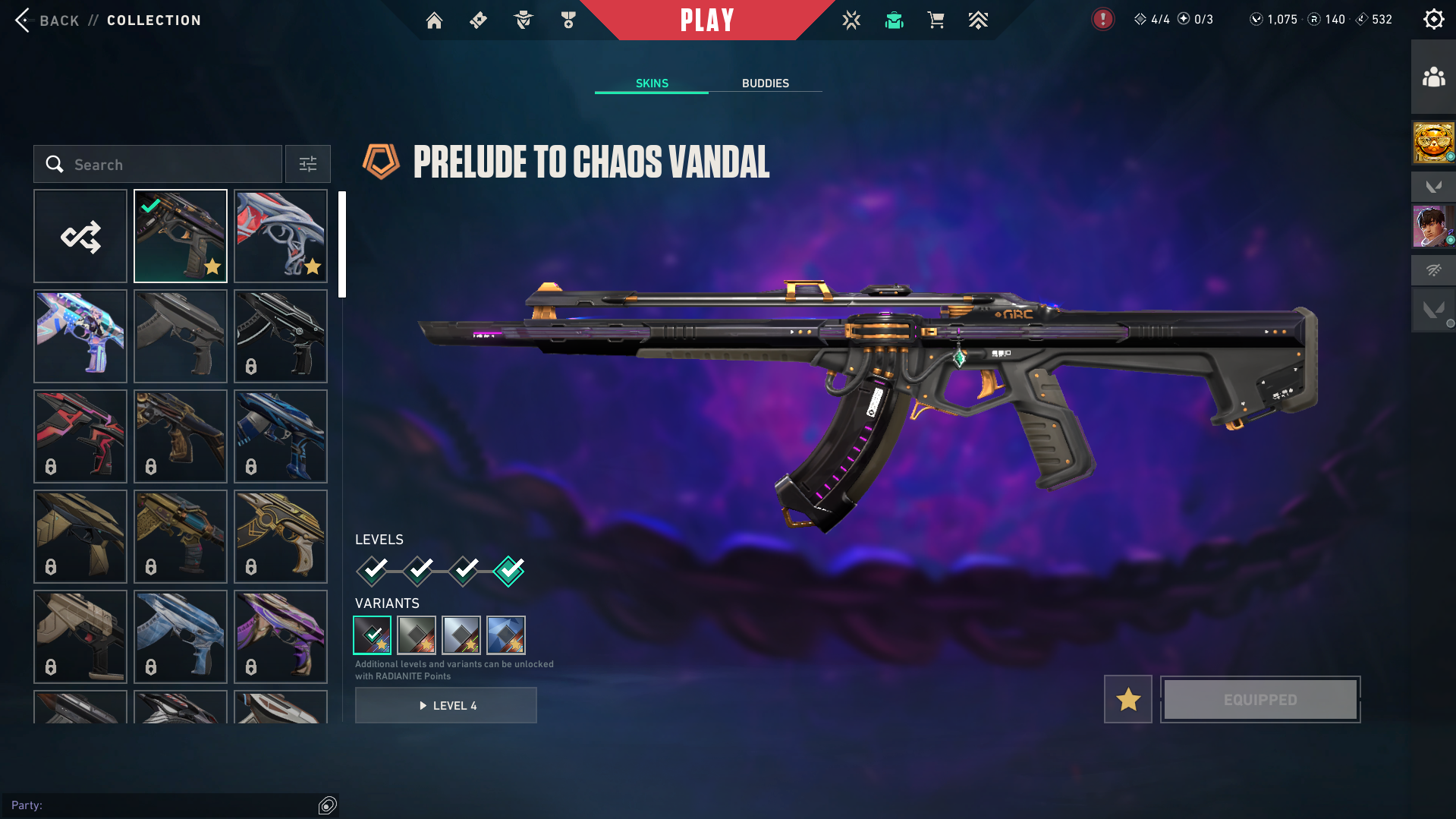Screen dimensions: 1456x819
Task: Toggle the favorite star button
Action: (1127, 699)
